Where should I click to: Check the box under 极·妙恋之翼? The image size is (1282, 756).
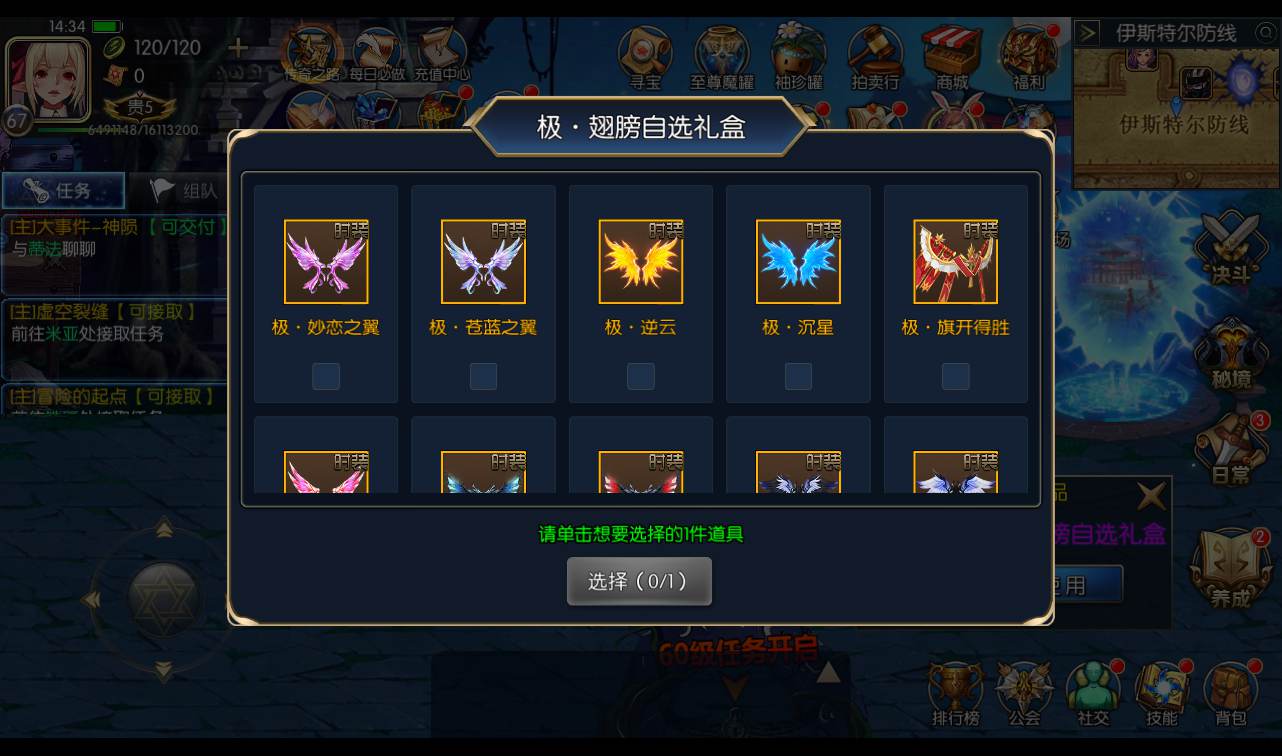coord(325,376)
